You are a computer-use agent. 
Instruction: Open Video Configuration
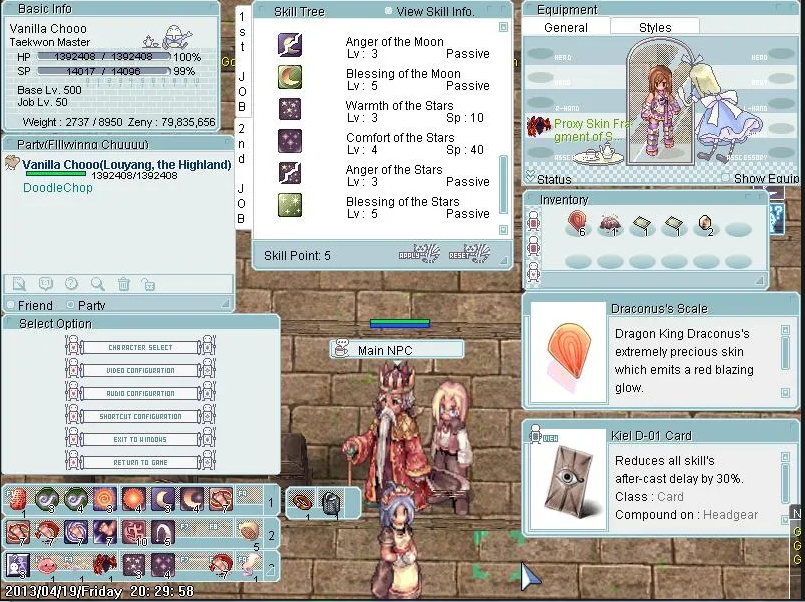click(140, 370)
